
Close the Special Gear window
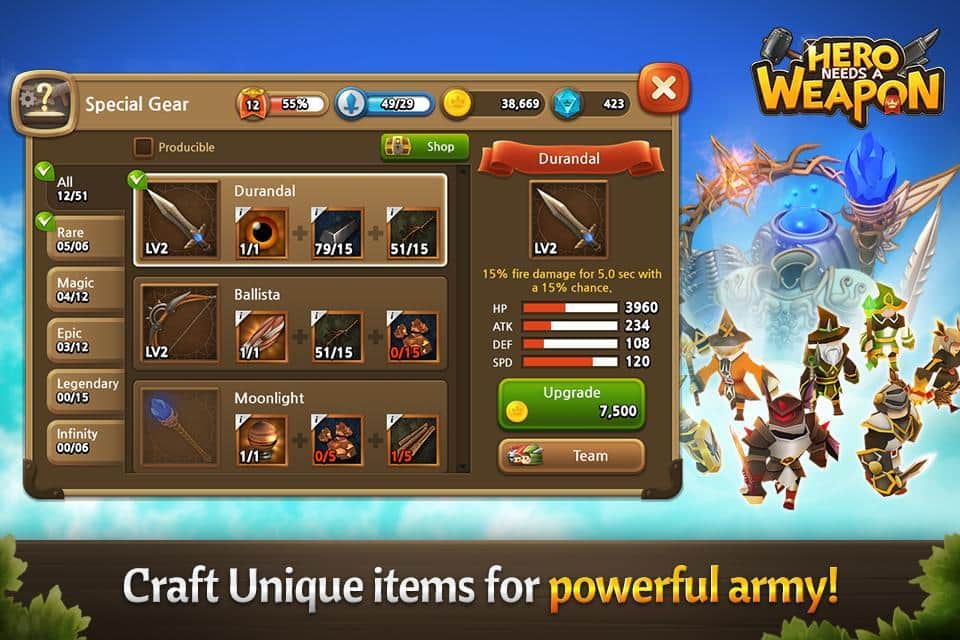tap(663, 87)
